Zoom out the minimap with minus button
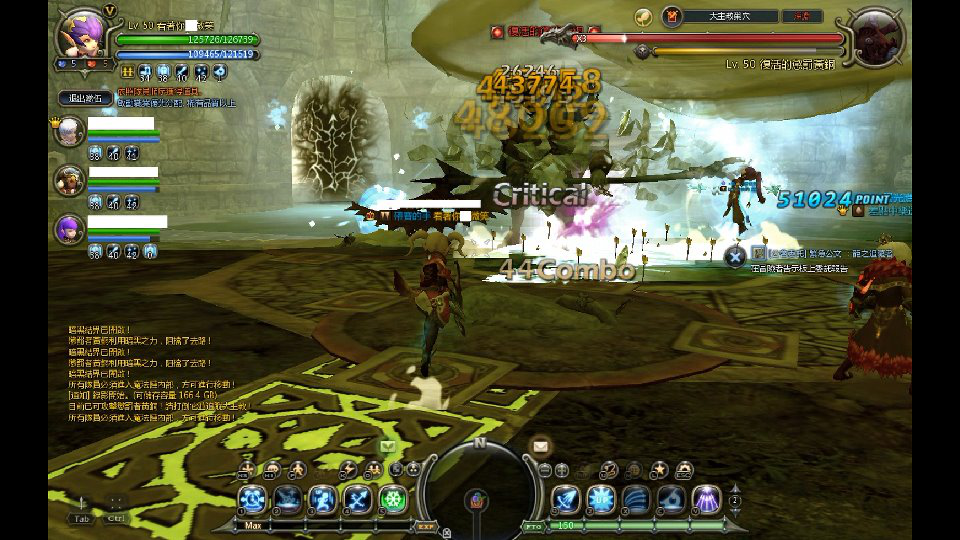 [x=546, y=470]
